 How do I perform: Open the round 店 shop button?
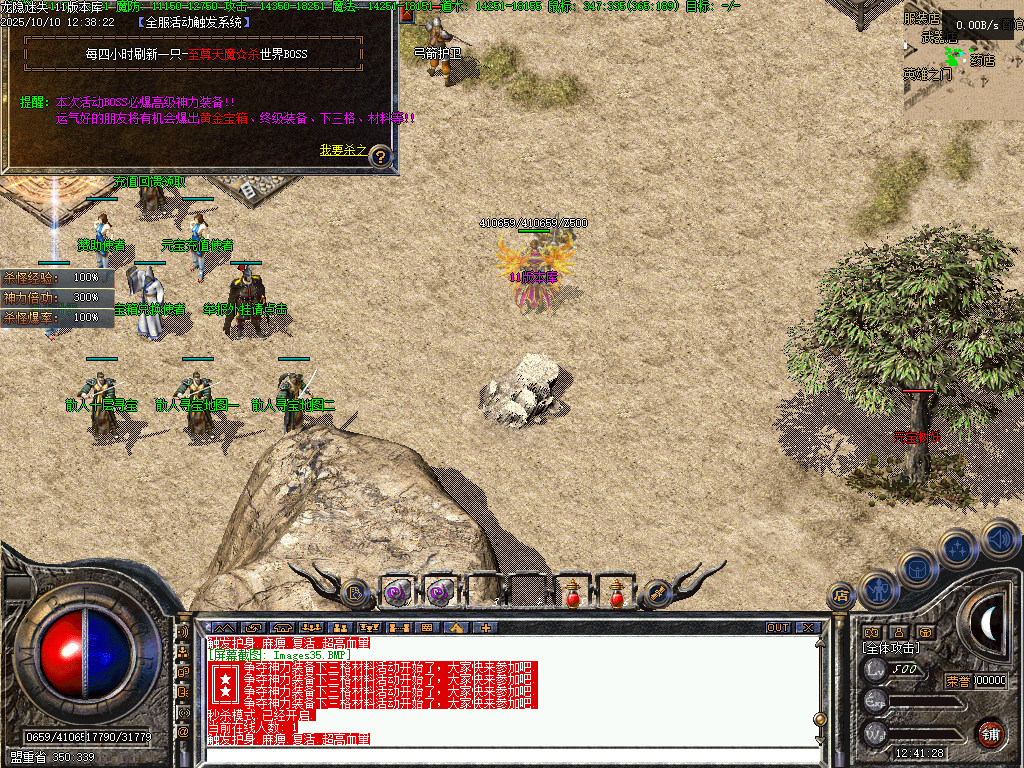pyautogui.click(x=841, y=597)
